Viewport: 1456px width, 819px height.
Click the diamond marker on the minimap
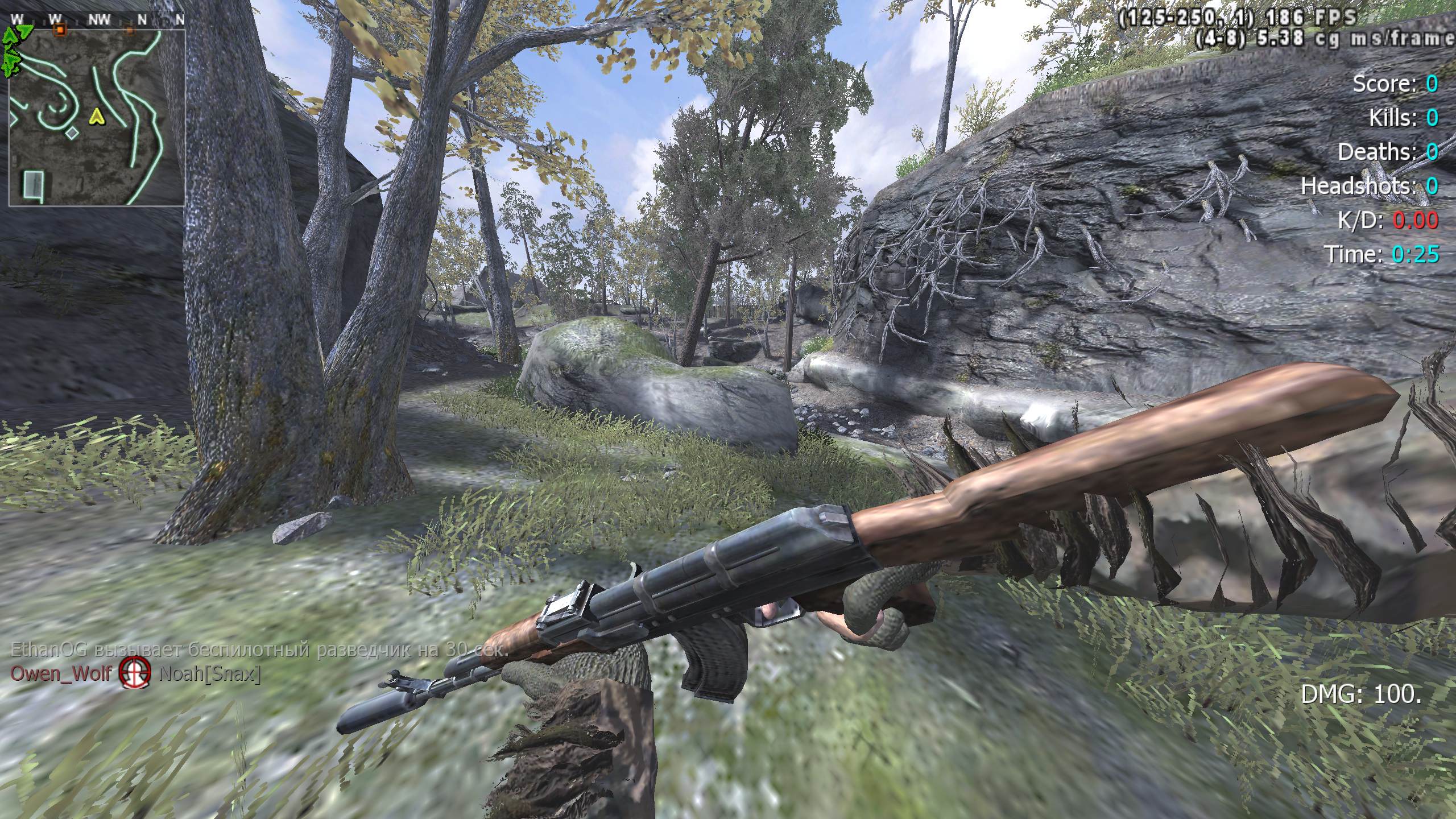(72, 134)
